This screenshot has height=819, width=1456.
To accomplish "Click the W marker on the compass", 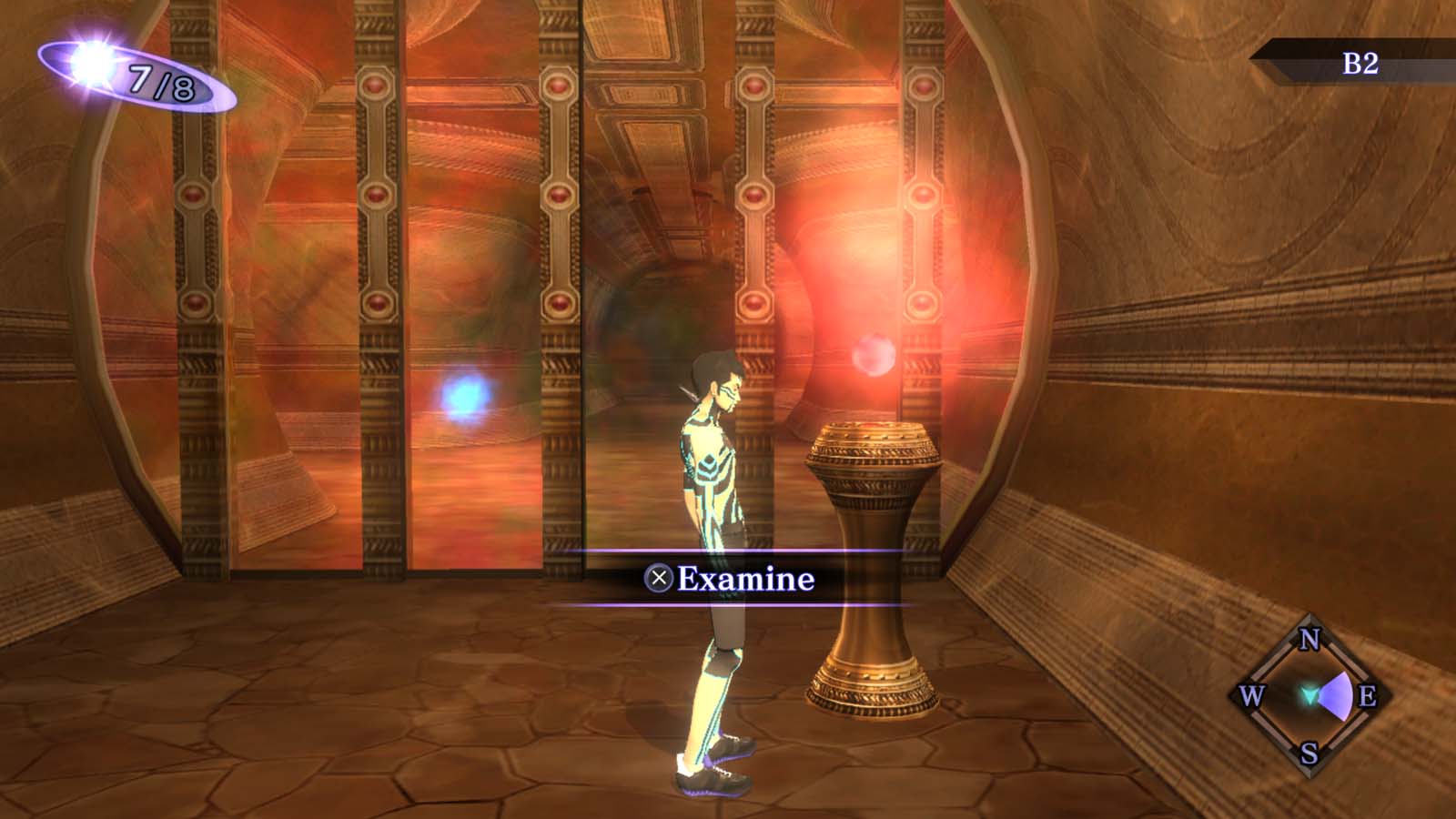I will (1253, 696).
